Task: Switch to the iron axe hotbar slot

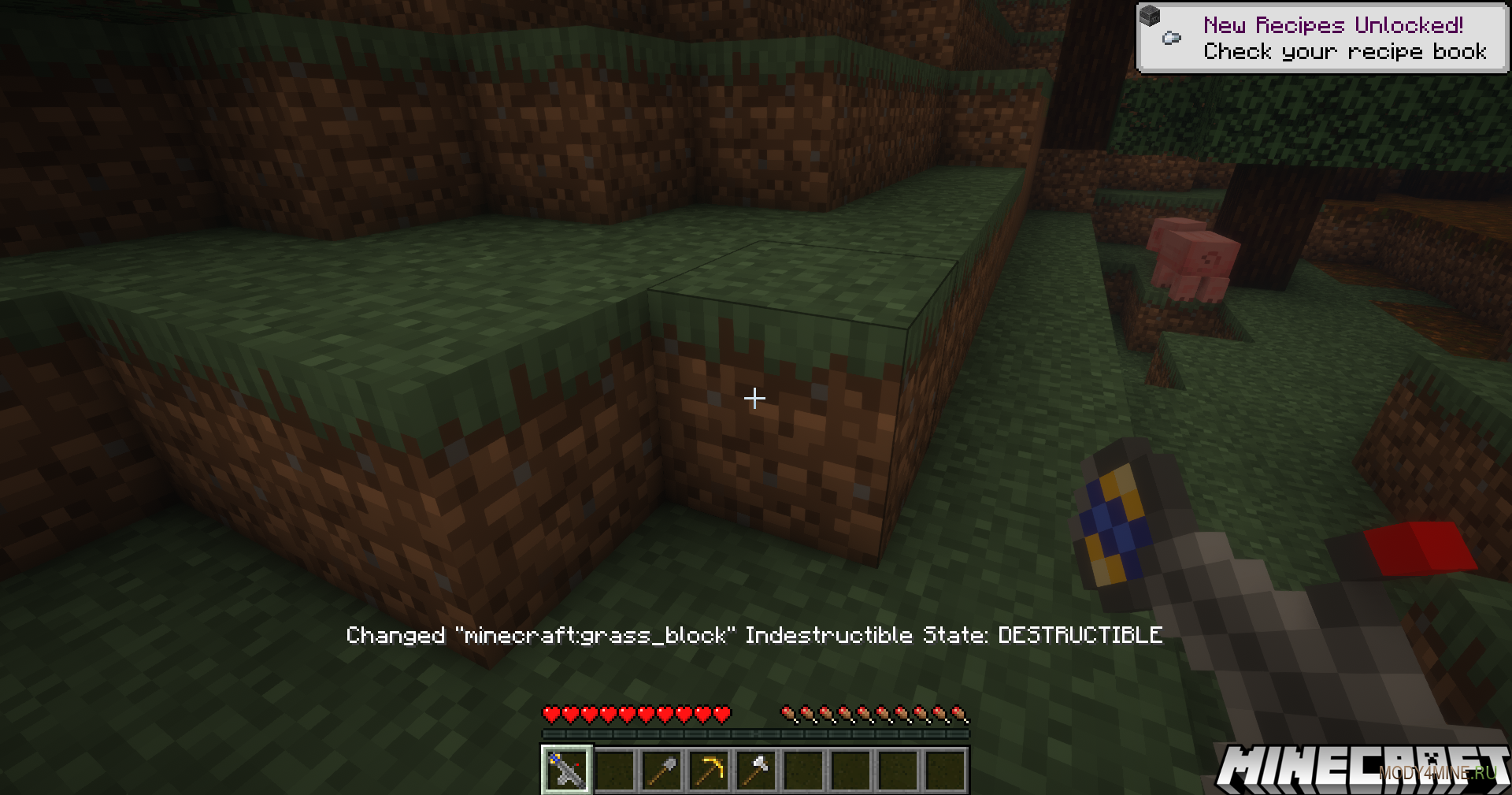Action: click(756, 770)
